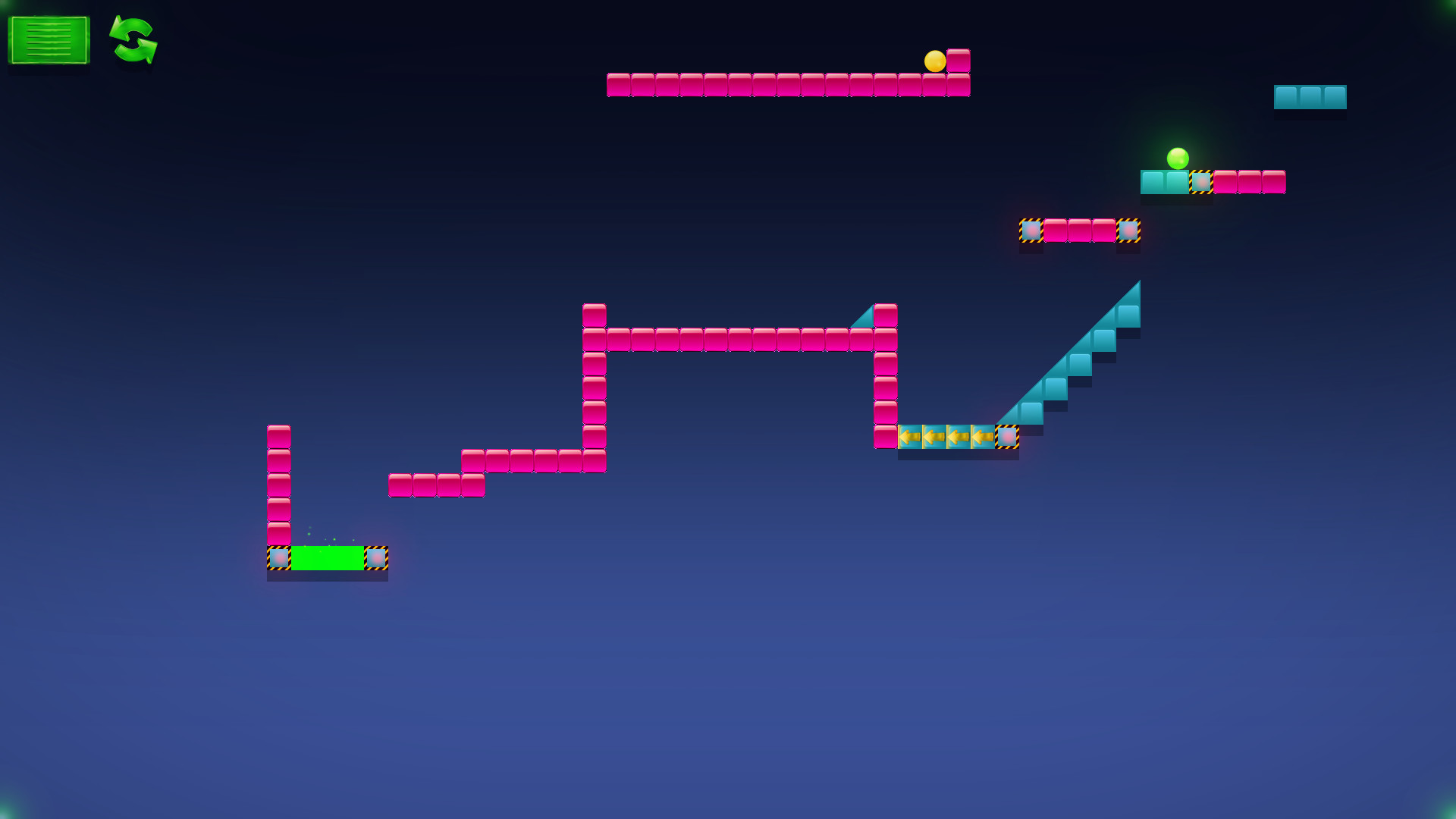The height and width of the screenshot is (819, 1456).
Task: Click the hazard block right of the green goal
Action: coord(375,558)
